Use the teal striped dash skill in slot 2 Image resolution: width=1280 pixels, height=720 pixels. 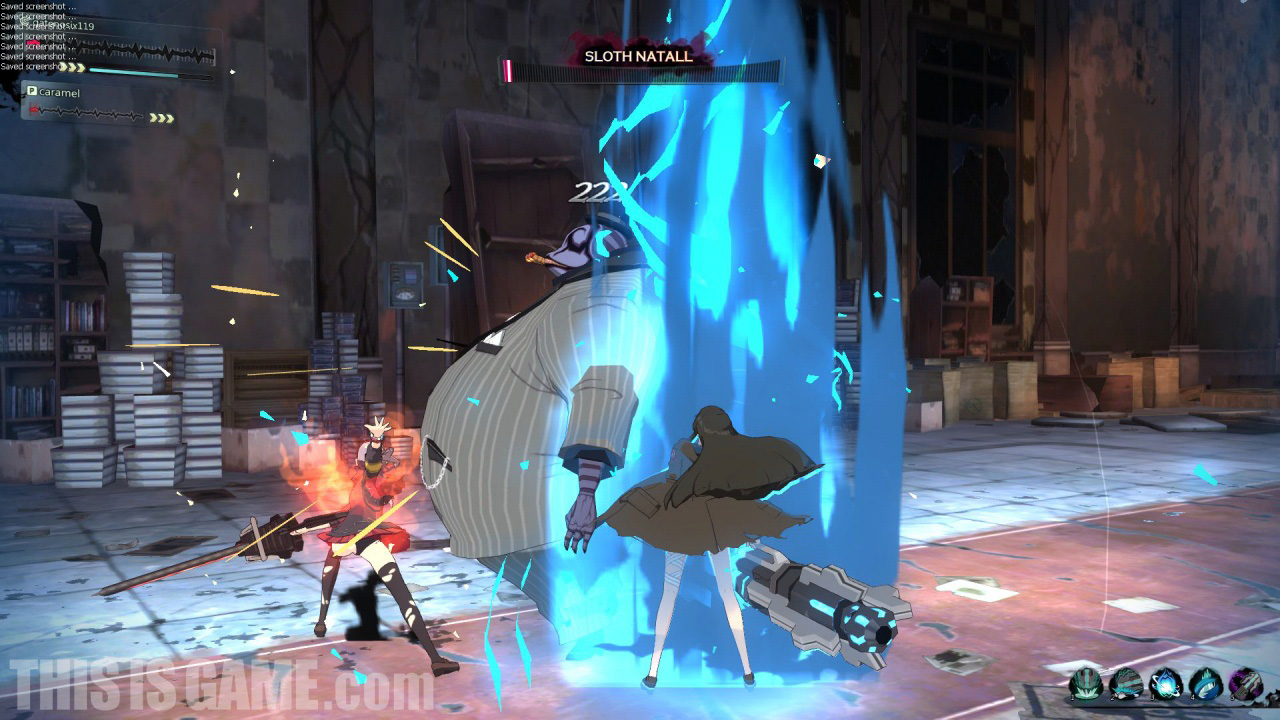coord(1126,685)
